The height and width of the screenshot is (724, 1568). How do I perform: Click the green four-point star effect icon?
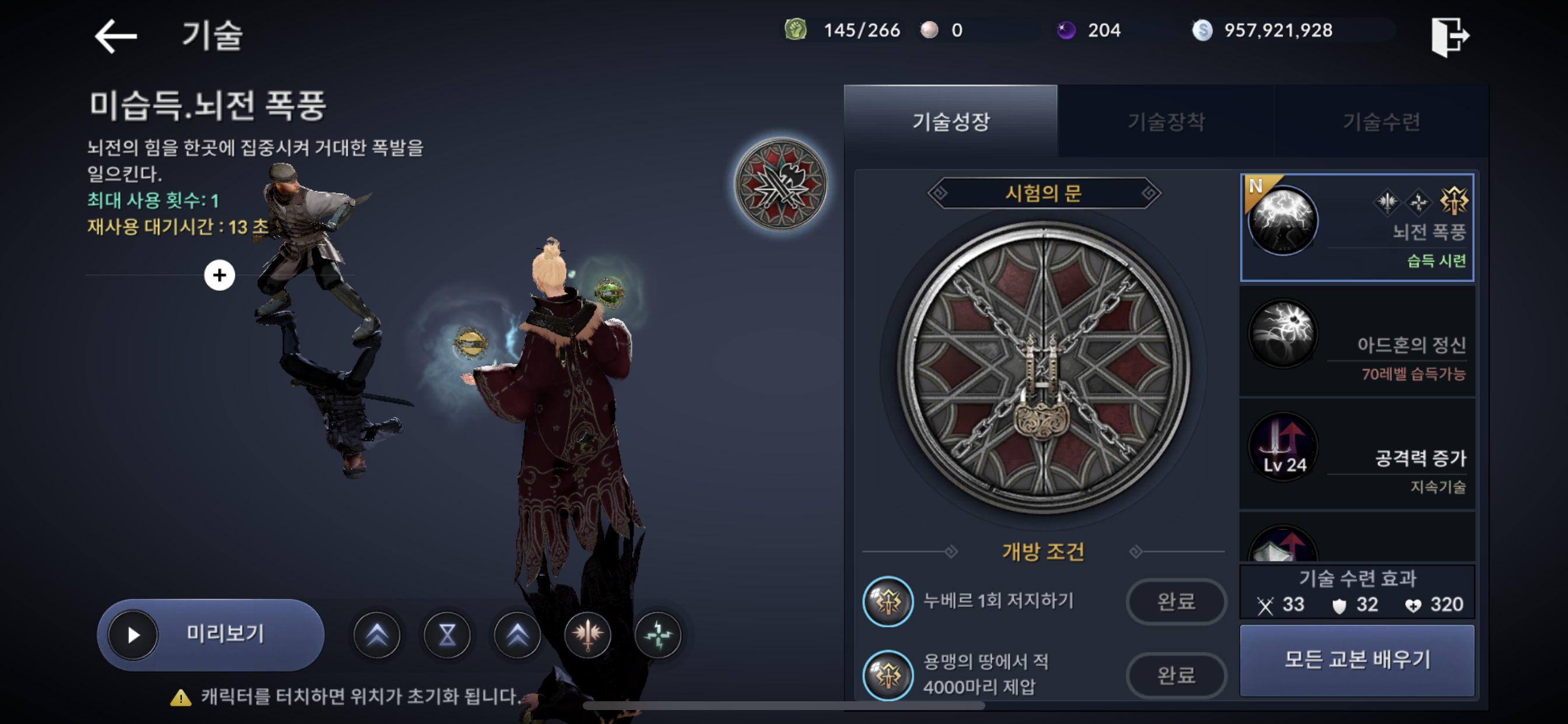657,635
